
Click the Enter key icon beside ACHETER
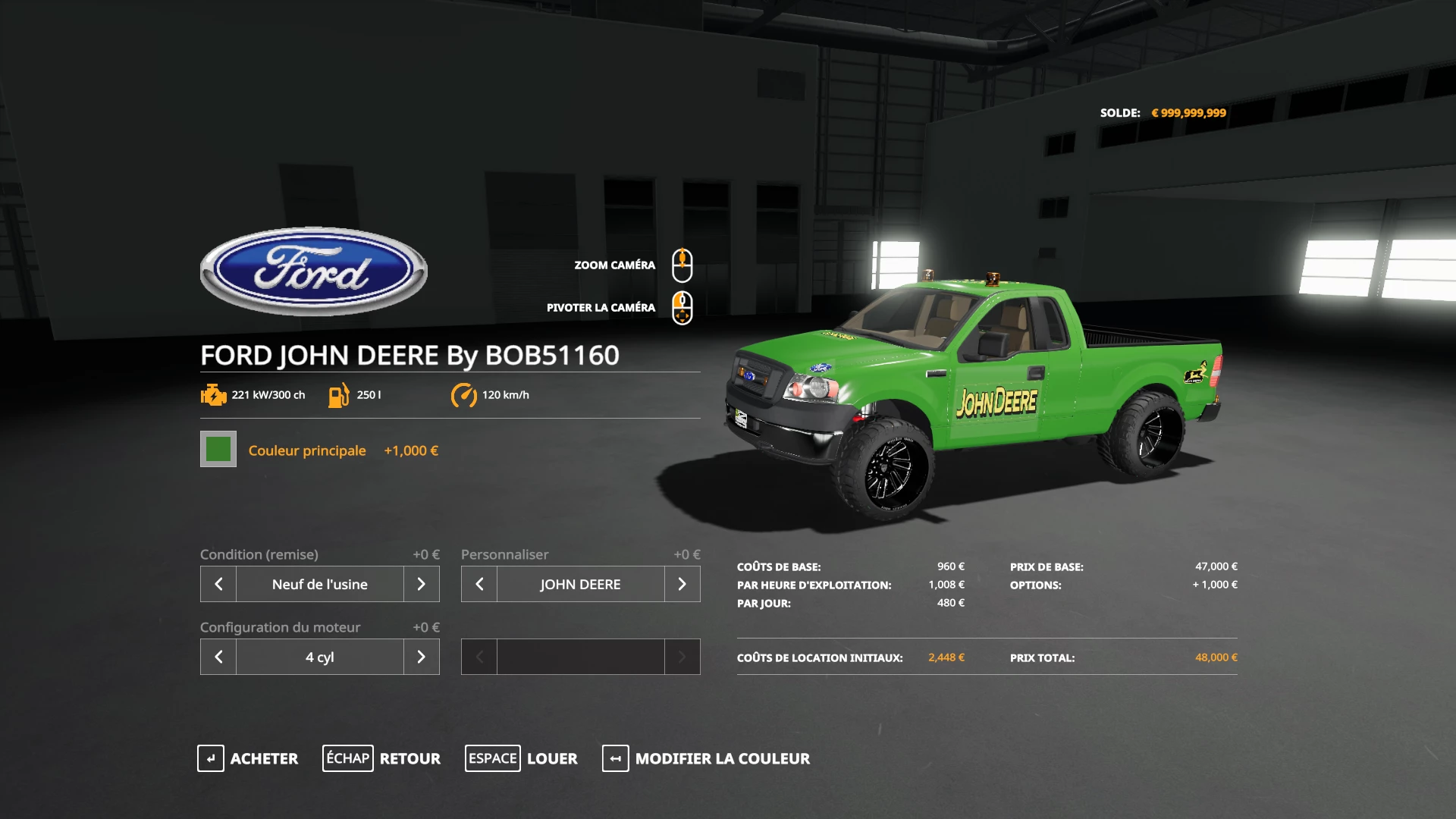click(210, 758)
